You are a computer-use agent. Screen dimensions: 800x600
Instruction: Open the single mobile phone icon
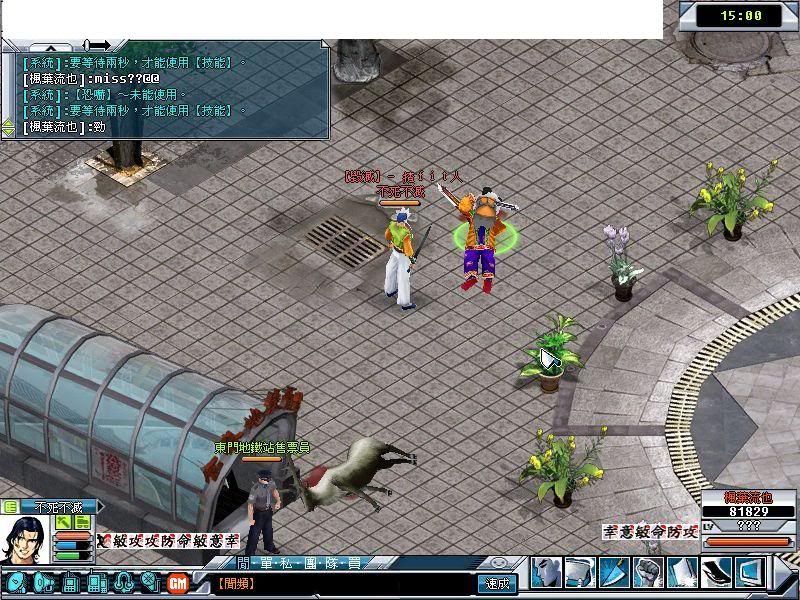71,582
